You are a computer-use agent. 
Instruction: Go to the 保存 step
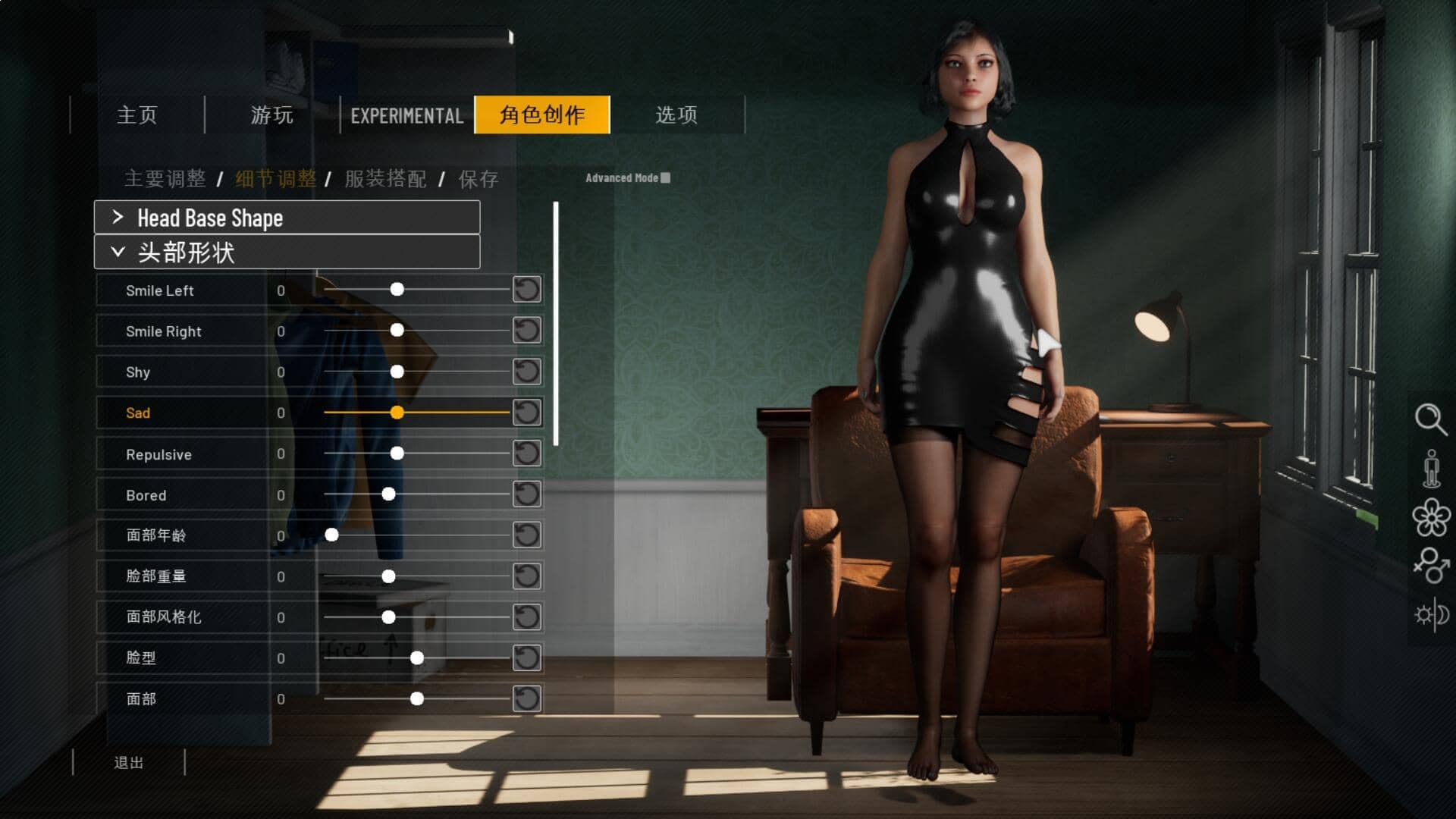(x=478, y=179)
